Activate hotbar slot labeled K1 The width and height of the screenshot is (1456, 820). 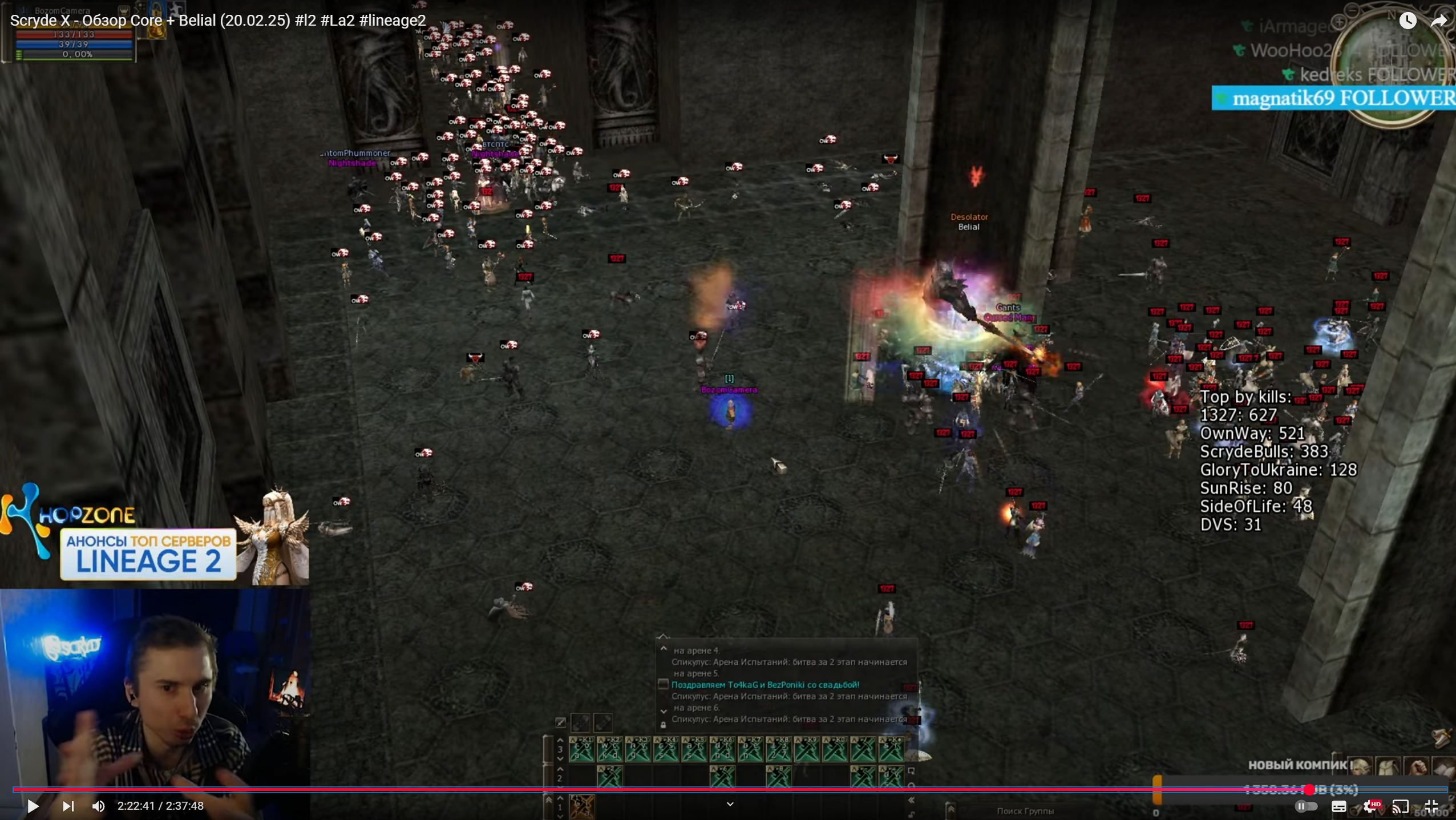point(581,749)
